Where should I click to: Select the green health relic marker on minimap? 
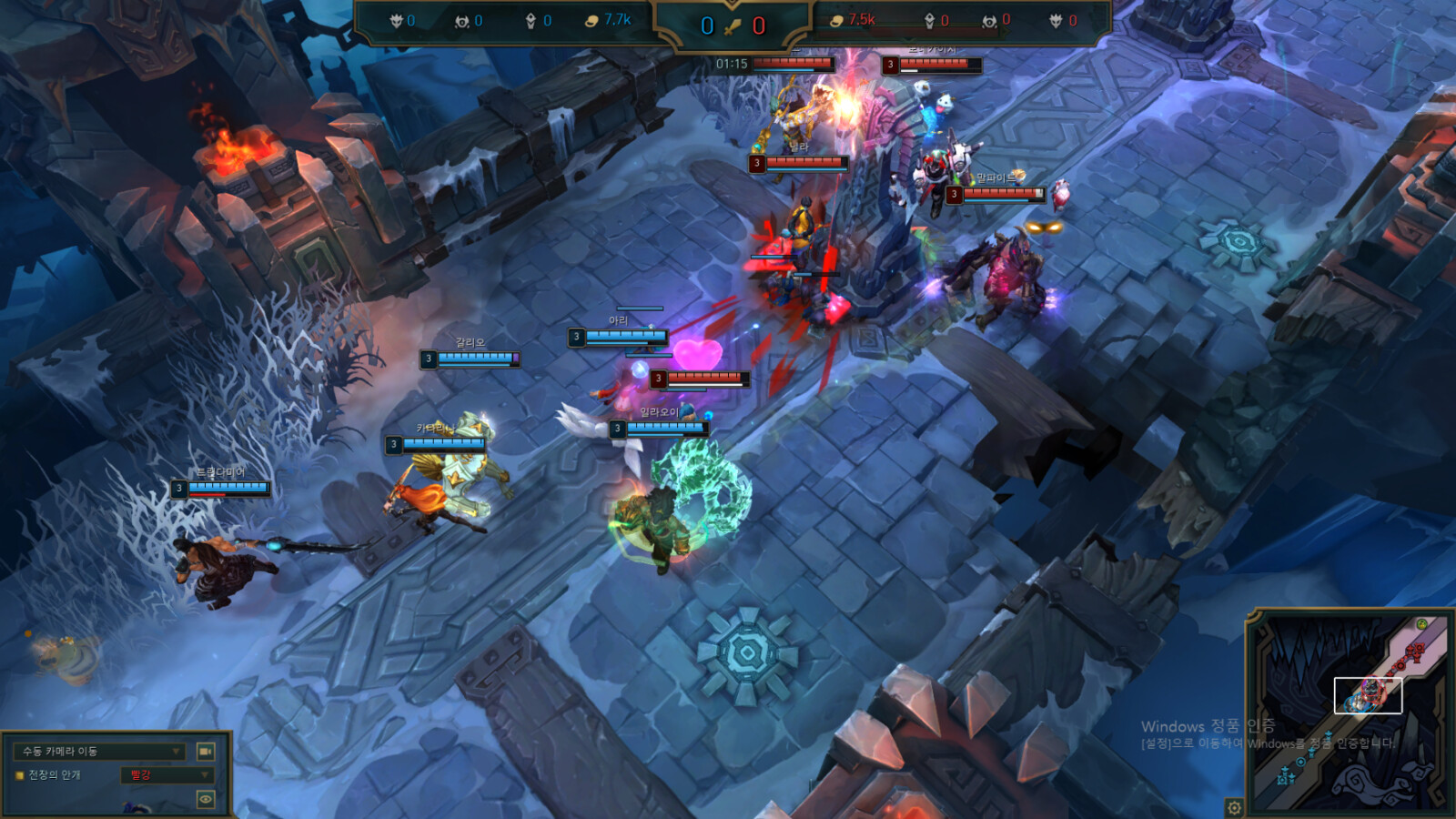(x=1421, y=624)
